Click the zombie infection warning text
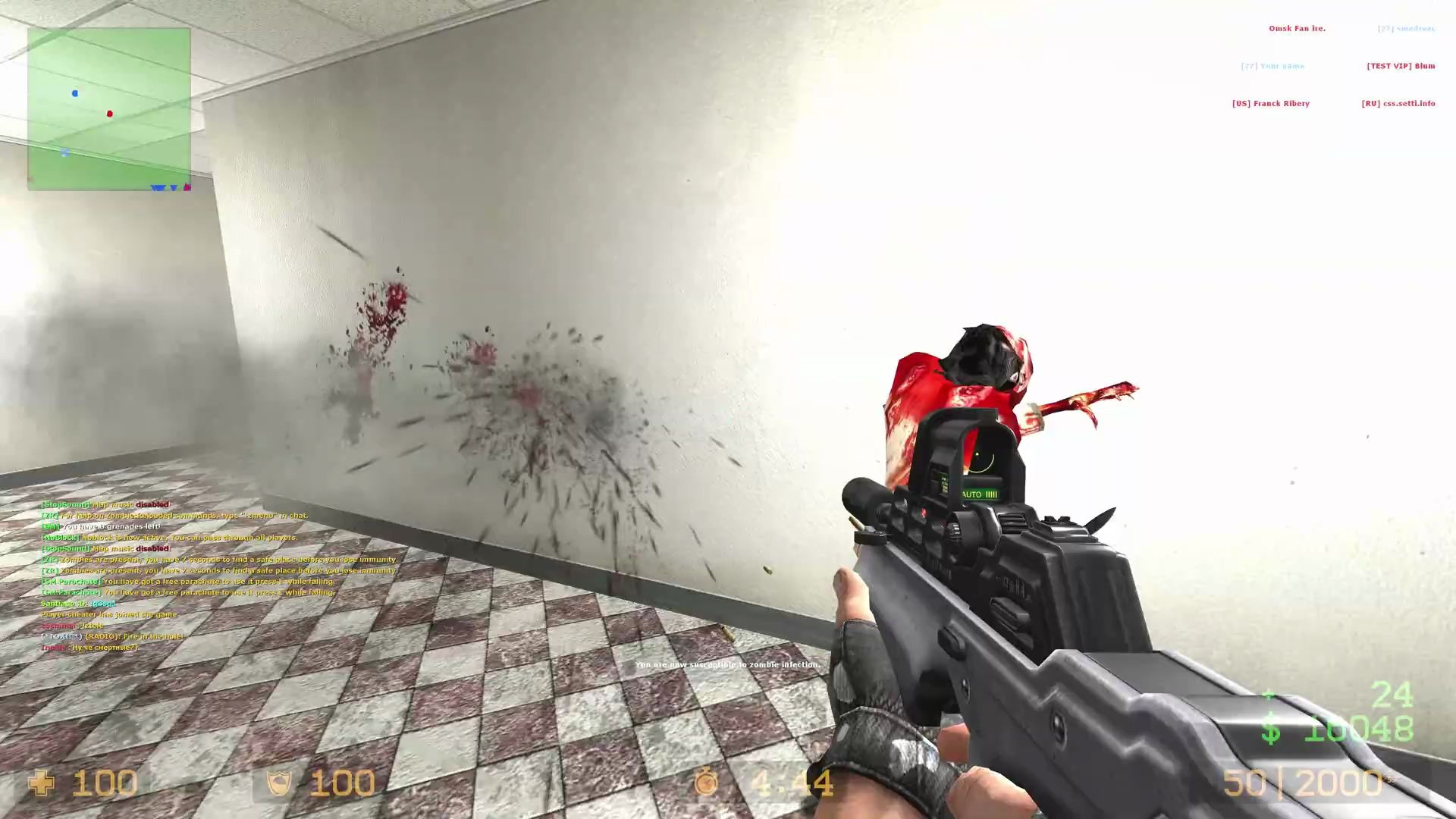1456x819 pixels. pyautogui.click(x=726, y=664)
